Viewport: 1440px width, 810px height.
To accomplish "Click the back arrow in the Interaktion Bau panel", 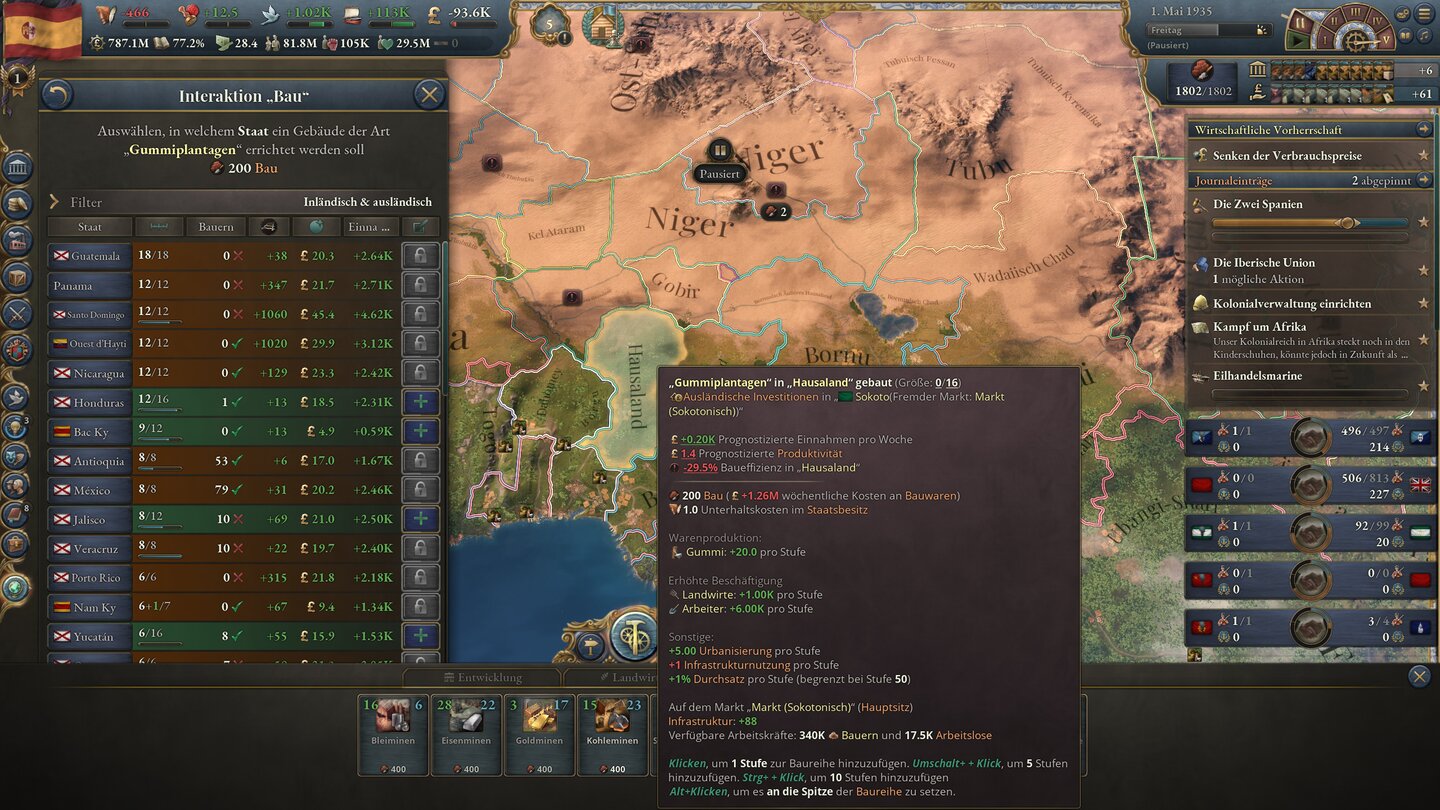I will pos(59,94).
